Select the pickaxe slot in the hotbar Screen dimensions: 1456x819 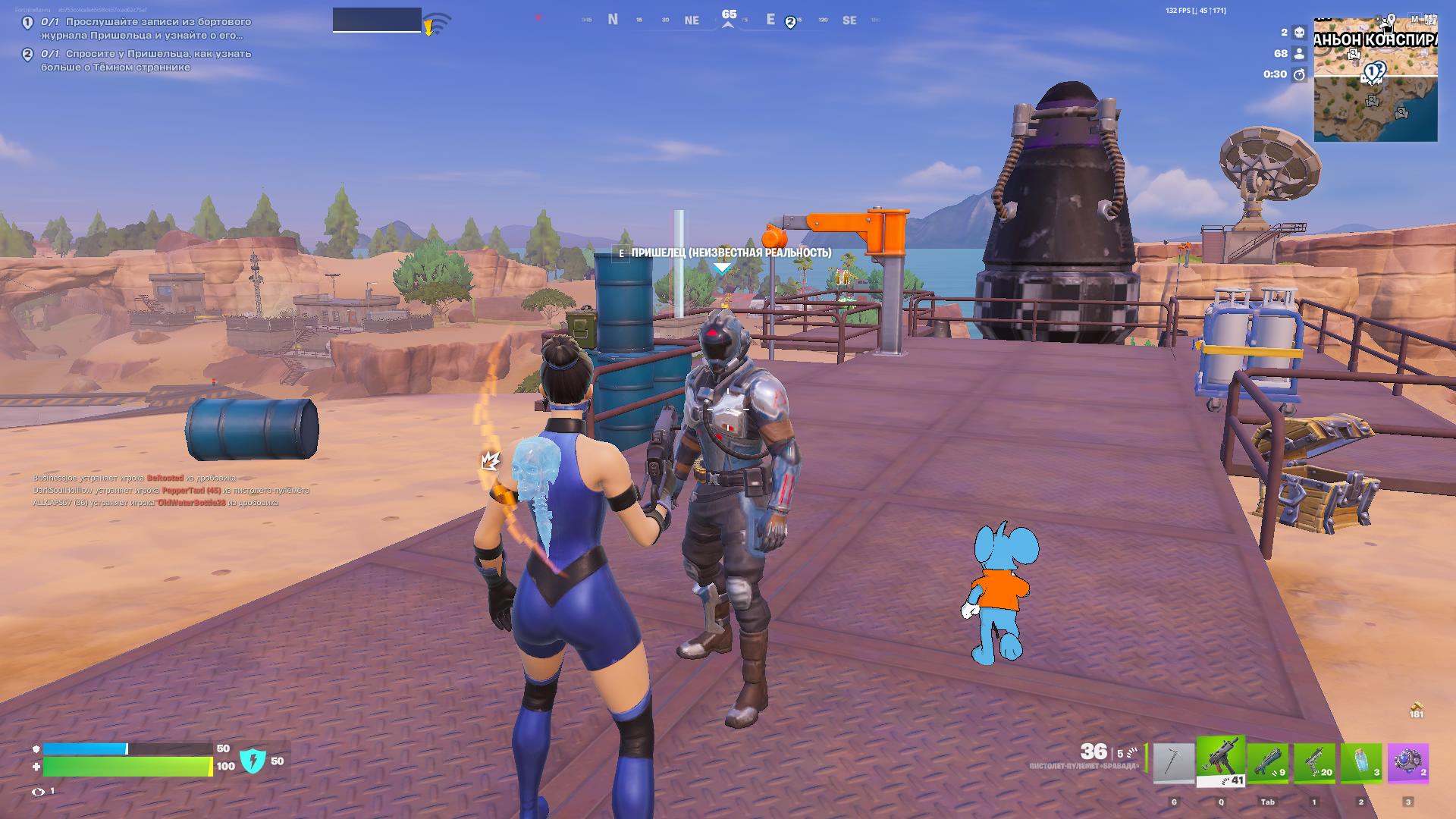click(x=1173, y=764)
